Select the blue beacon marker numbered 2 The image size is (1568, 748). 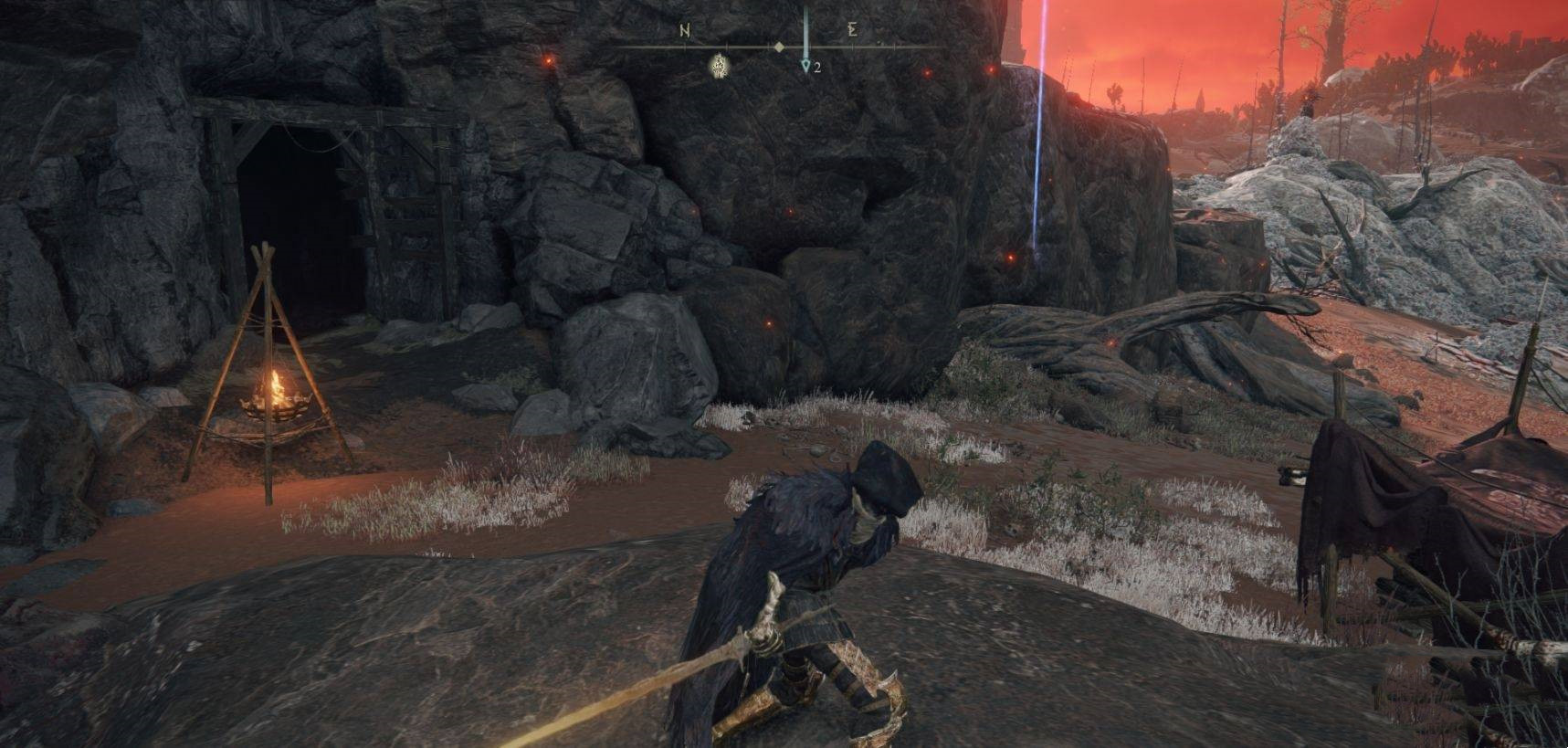[x=805, y=67]
